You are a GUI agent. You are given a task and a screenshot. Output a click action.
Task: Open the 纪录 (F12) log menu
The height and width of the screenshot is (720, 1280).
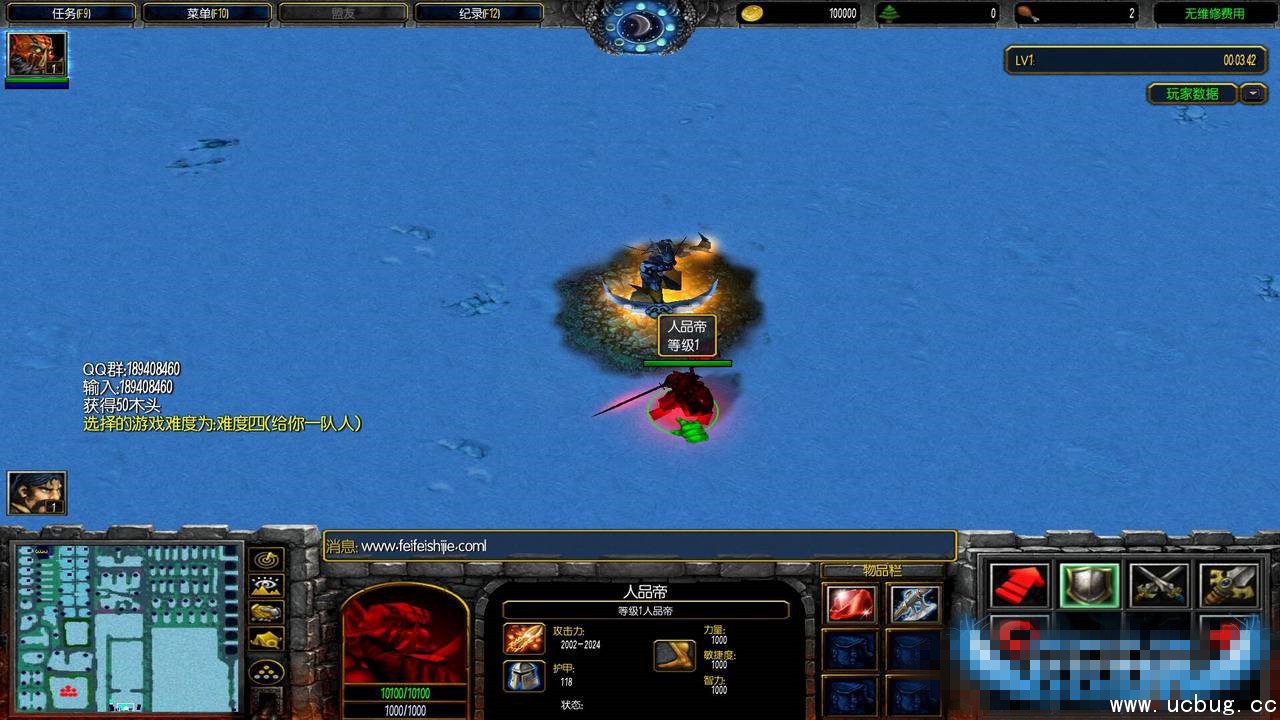click(x=479, y=13)
